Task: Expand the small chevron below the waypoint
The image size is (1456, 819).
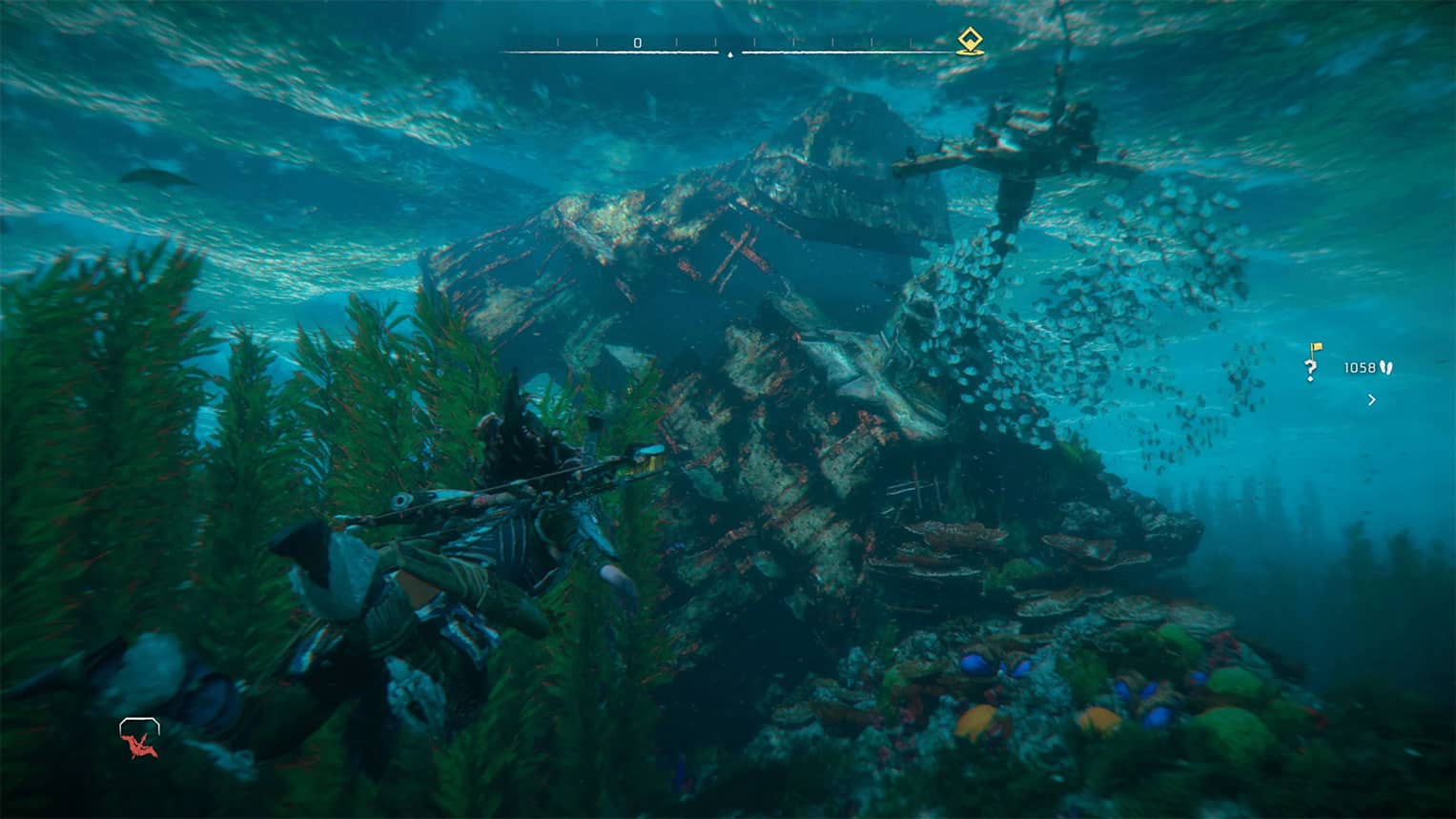Action: 1372,400
